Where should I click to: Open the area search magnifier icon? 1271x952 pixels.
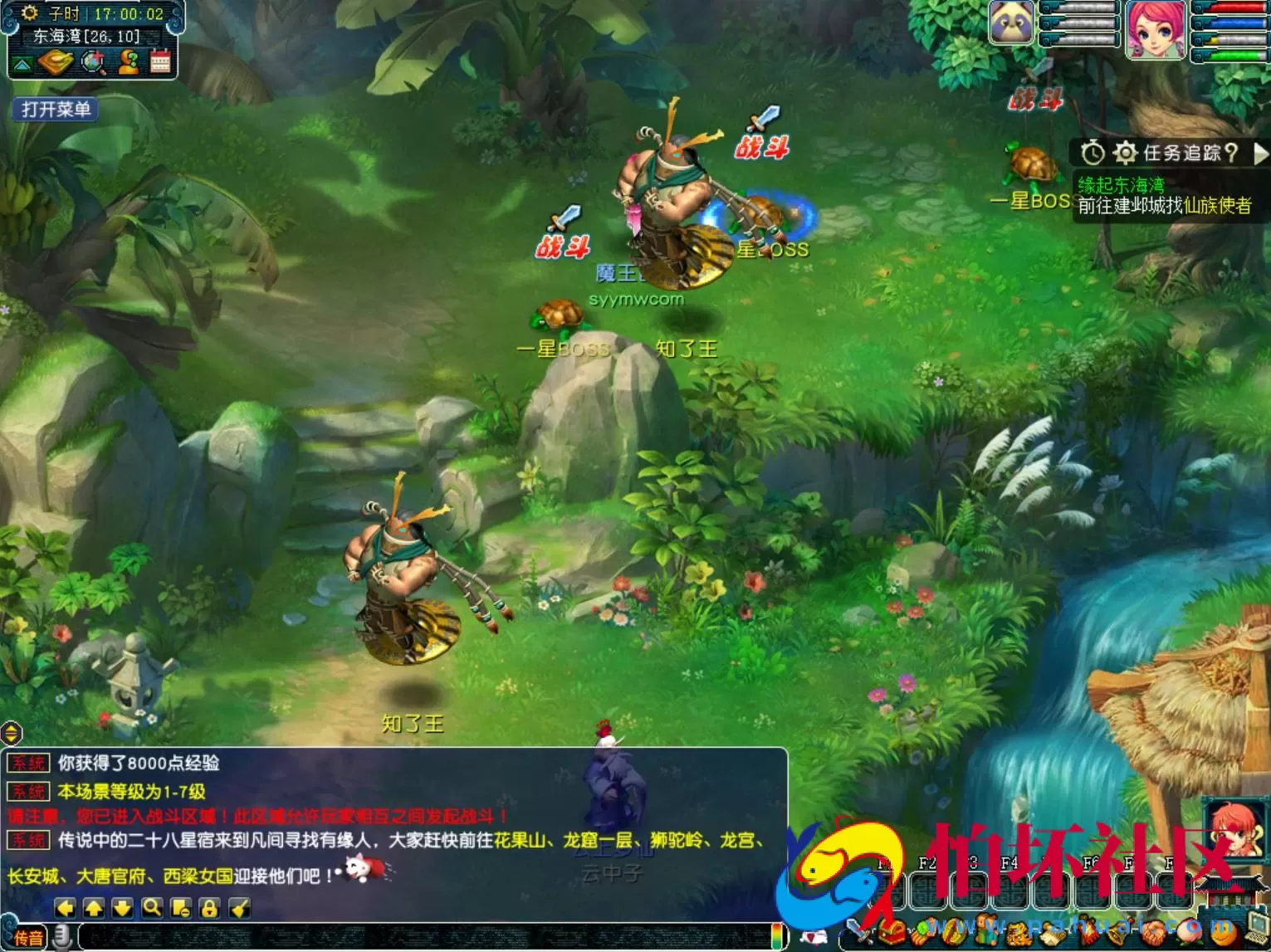pyautogui.click(x=92, y=61)
